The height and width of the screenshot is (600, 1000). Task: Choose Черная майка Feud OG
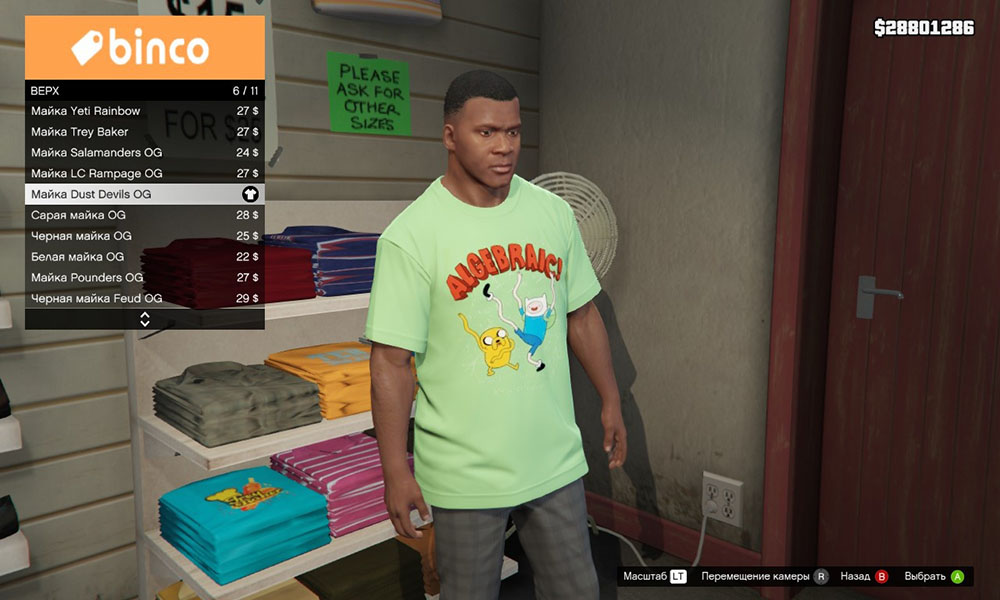tap(144, 298)
